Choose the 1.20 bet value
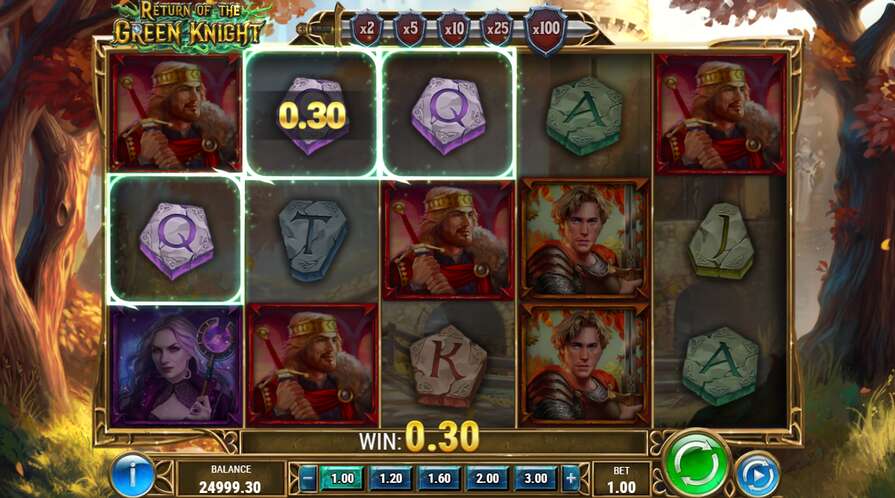Viewport: 895px width, 498px height. pyautogui.click(x=390, y=478)
